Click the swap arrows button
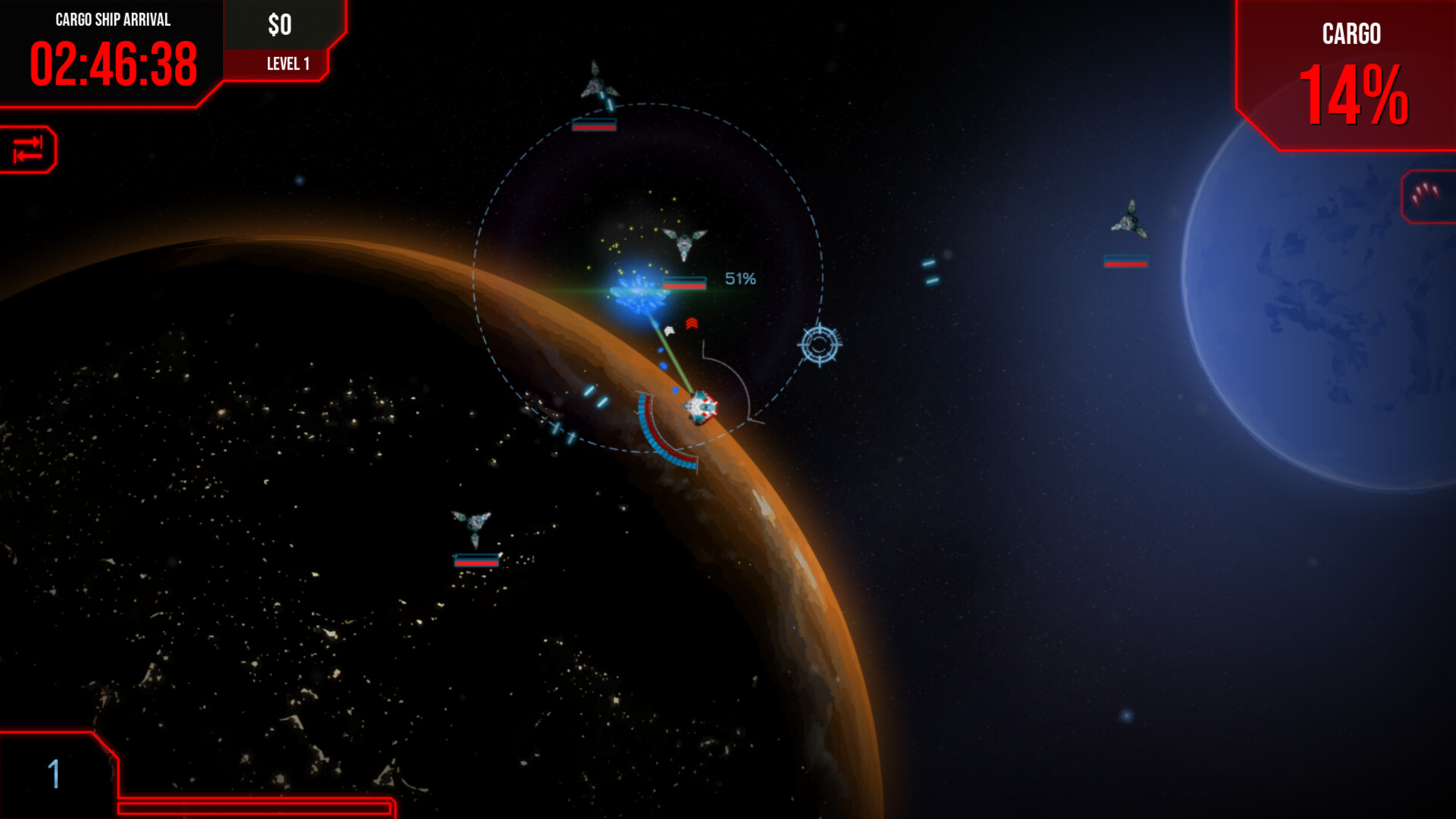The width and height of the screenshot is (1456, 819). coord(28,149)
